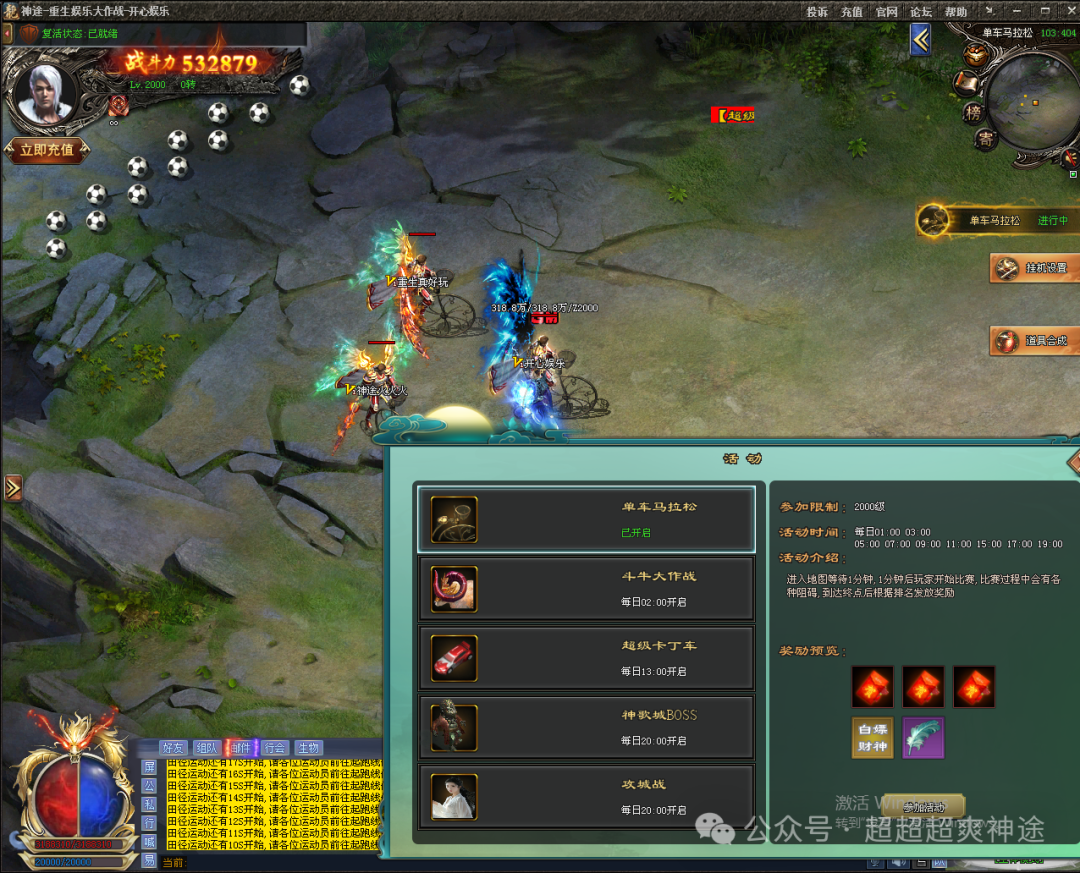Screen dimensions: 1080x873
Task: Open the 道具合成 item crafting button
Action: pyautogui.click(x=1034, y=341)
